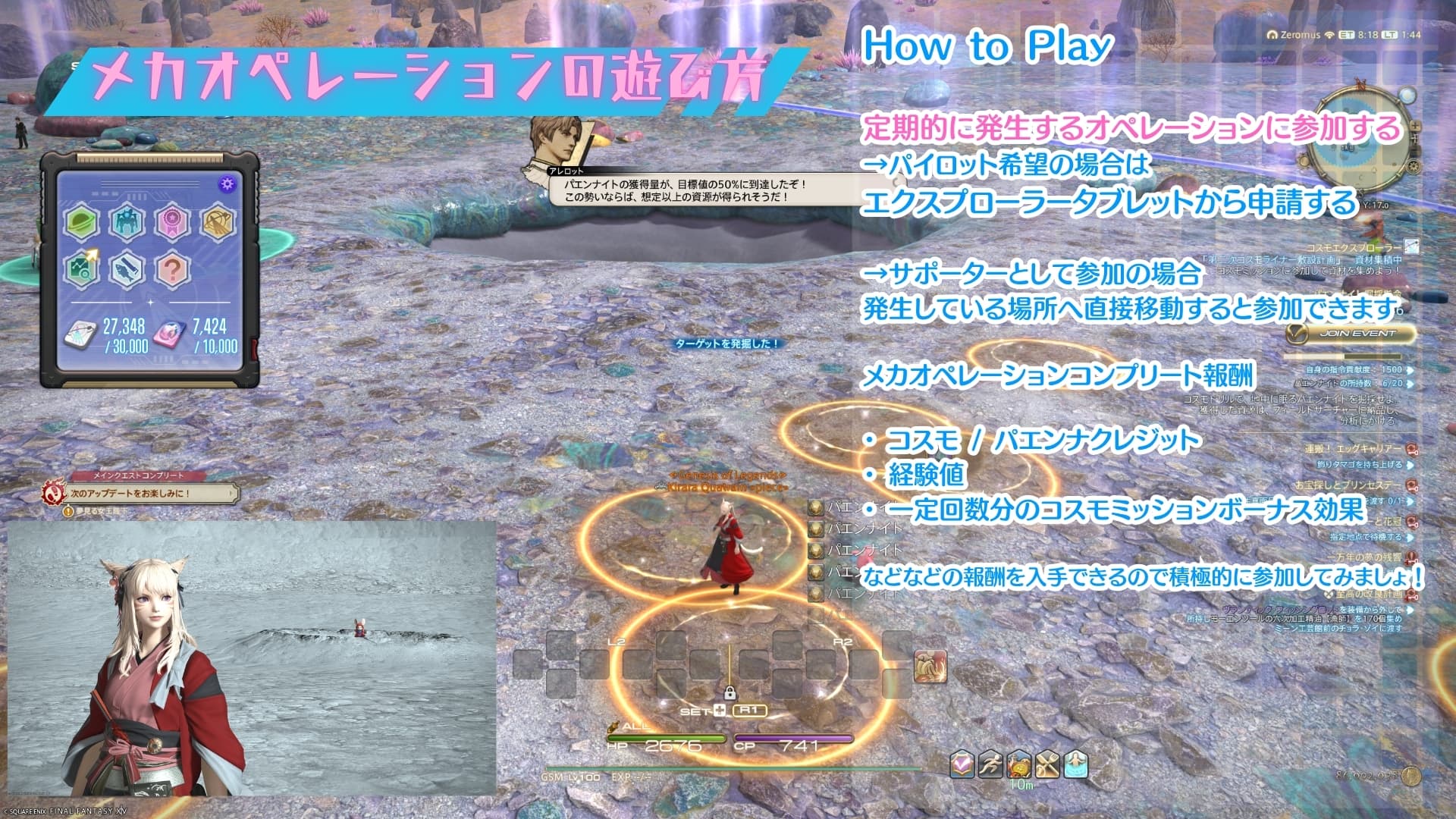Open minimap settings gear at its right edge
This screenshot has width=1456, height=819.
pyautogui.click(x=1415, y=168)
